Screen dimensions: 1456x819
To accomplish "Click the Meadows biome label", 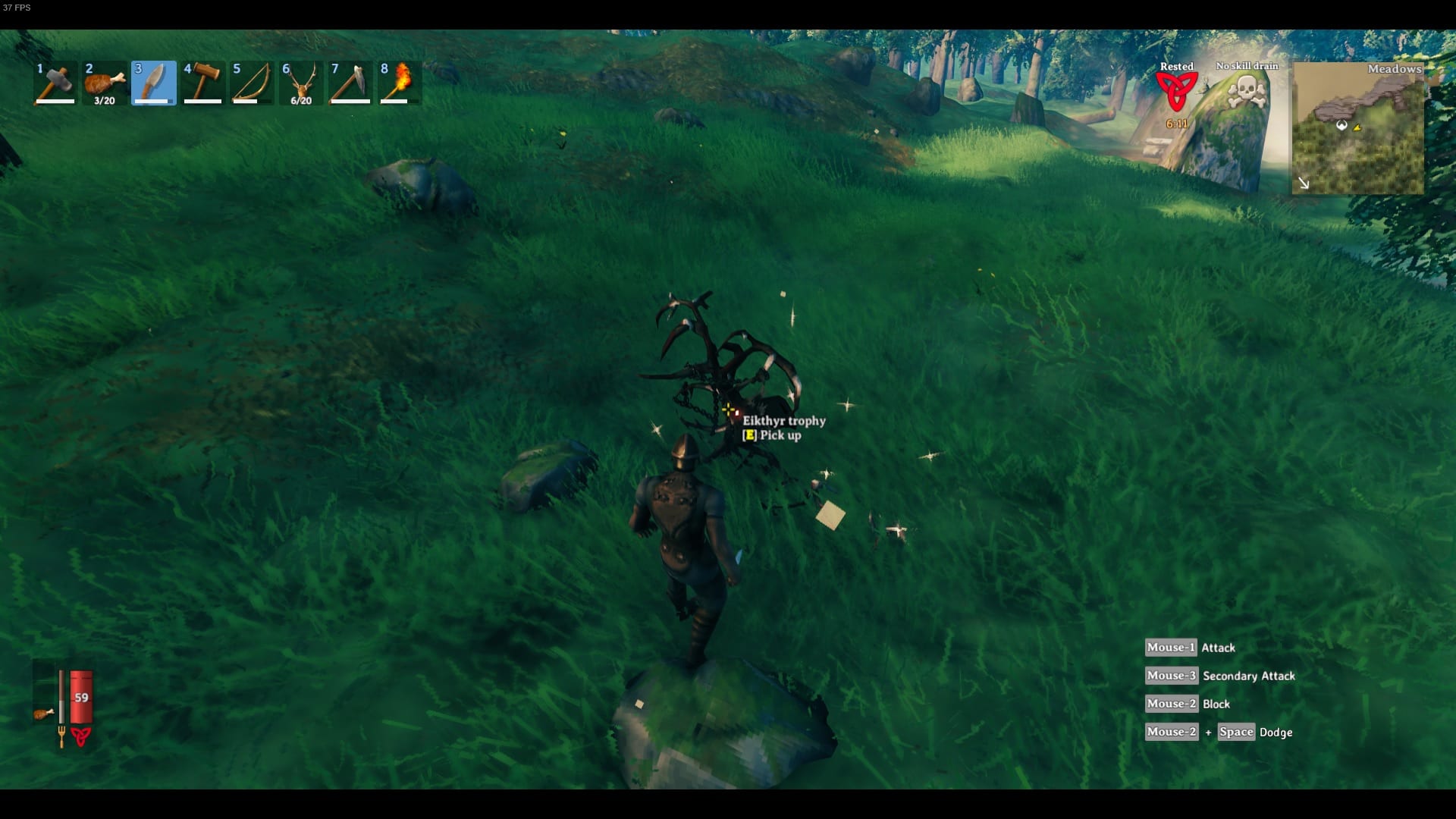I will tap(1395, 69).
